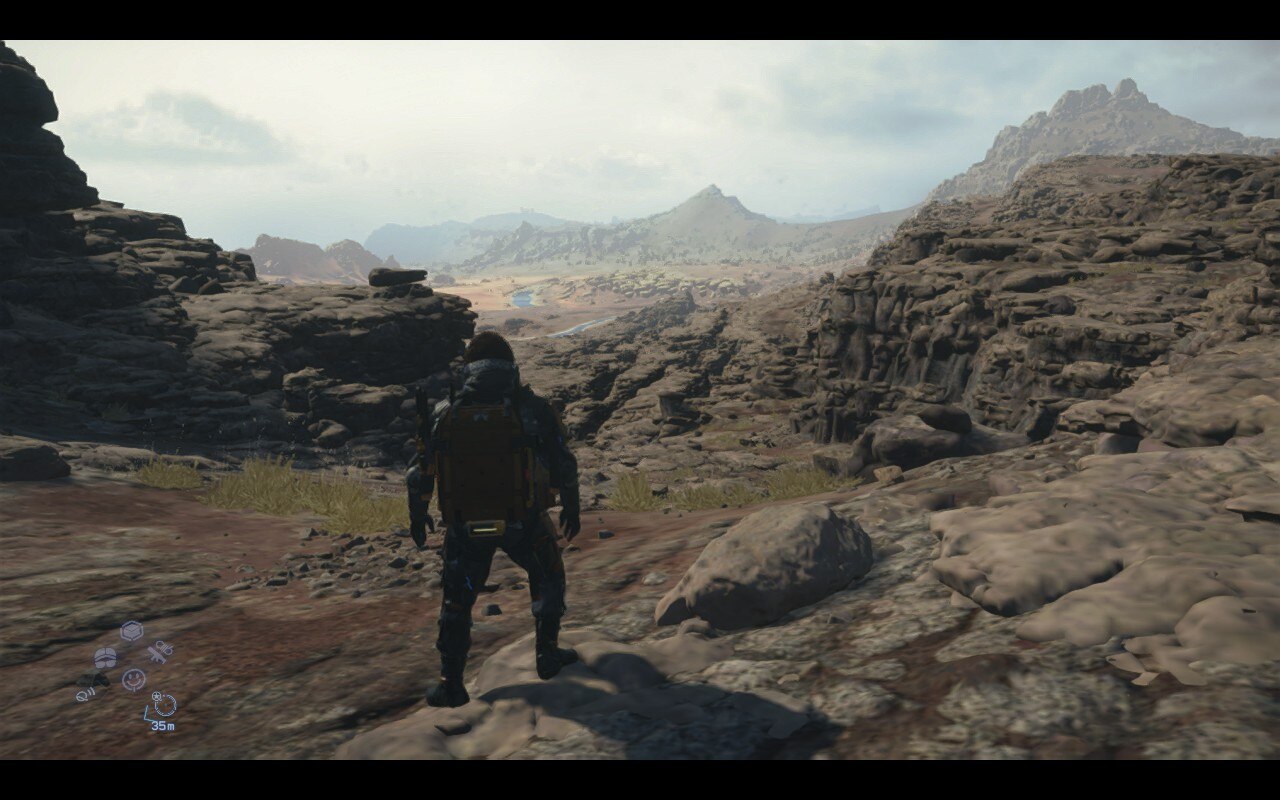The image size is (1280, 800).
Task: Click the compass direction indicator
Action: click(165, 707)
